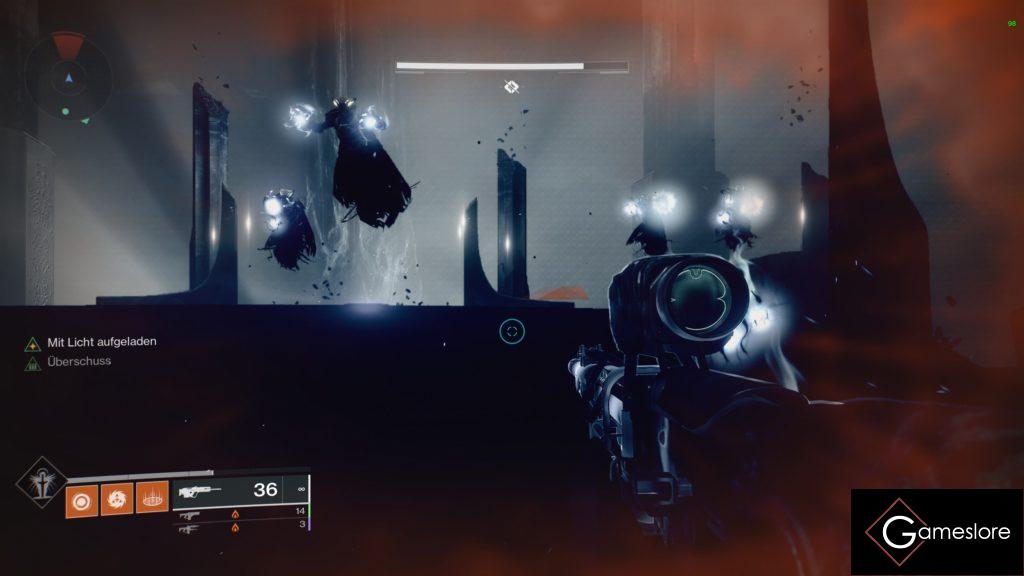1024x576 pixels.
Task: Activate the swirling melee ability icon
Action: [116, 500]
